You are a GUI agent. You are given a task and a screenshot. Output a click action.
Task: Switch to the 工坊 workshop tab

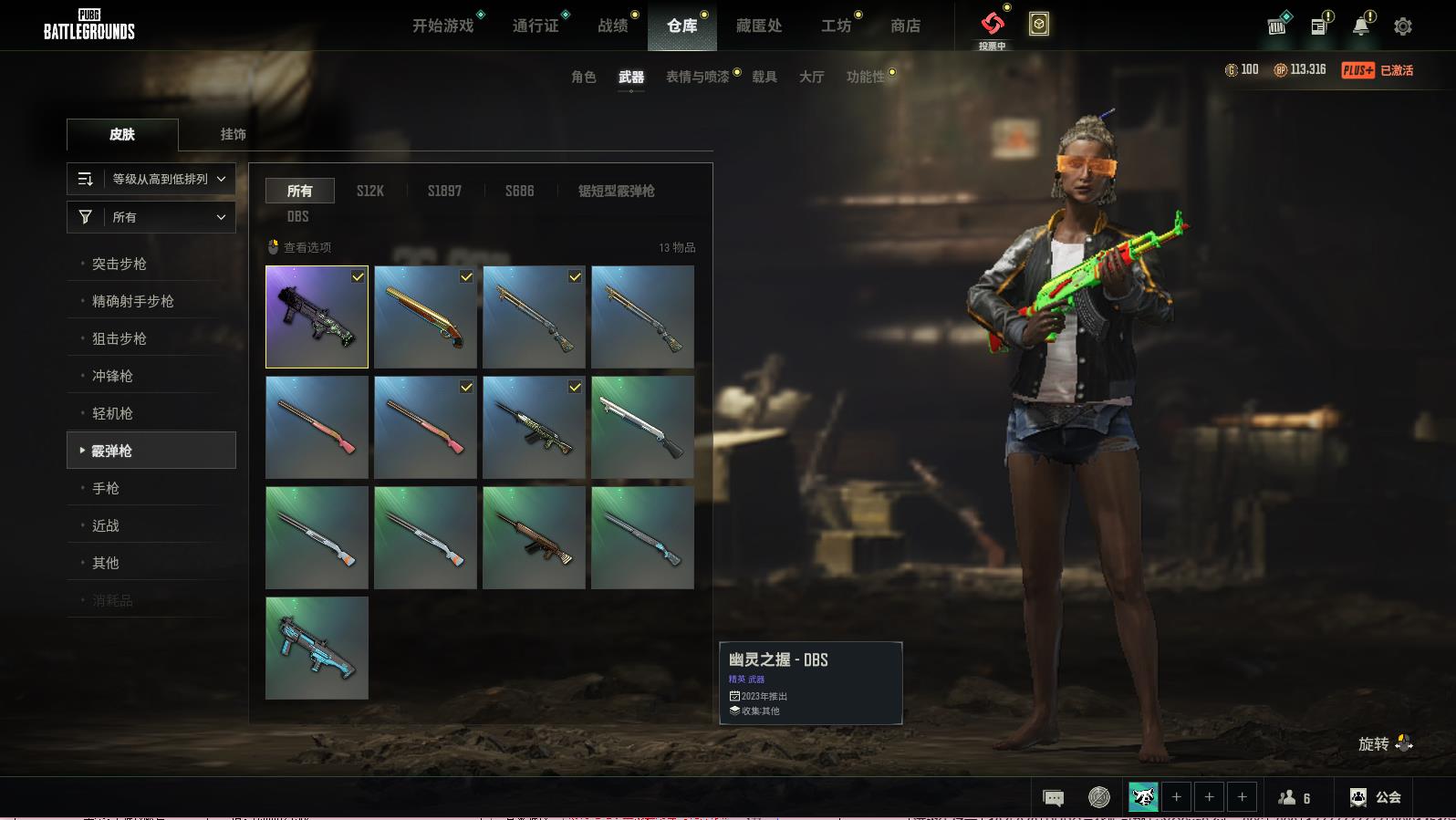[x=836, y=26]
